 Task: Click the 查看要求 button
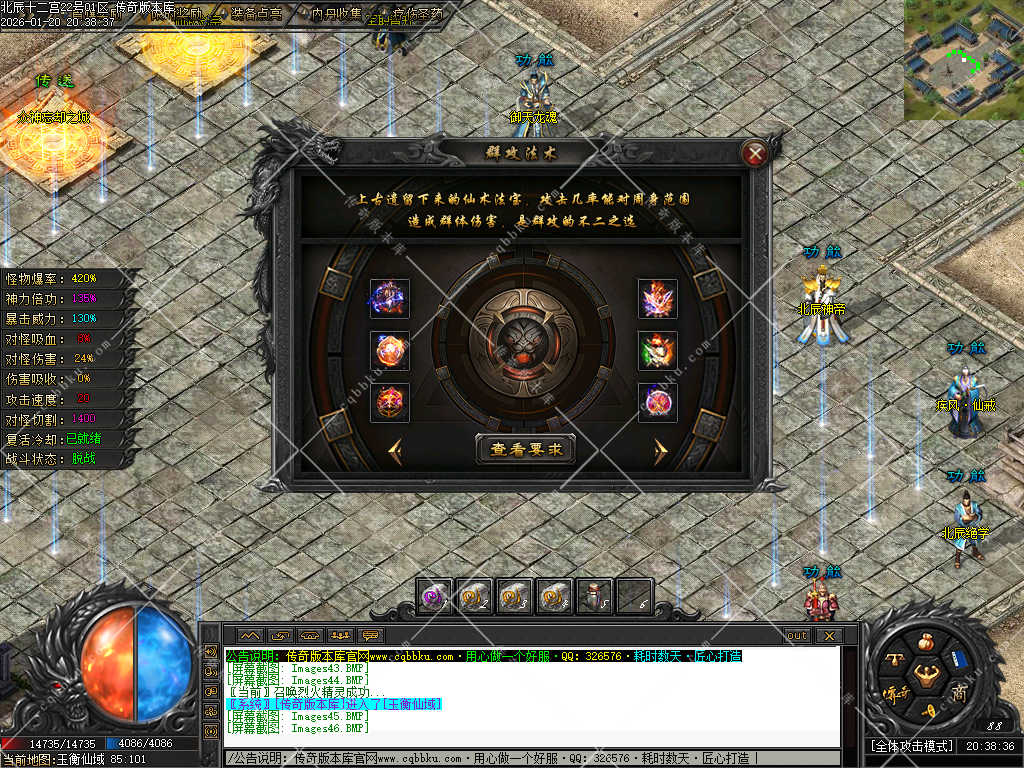coord(526,449)
